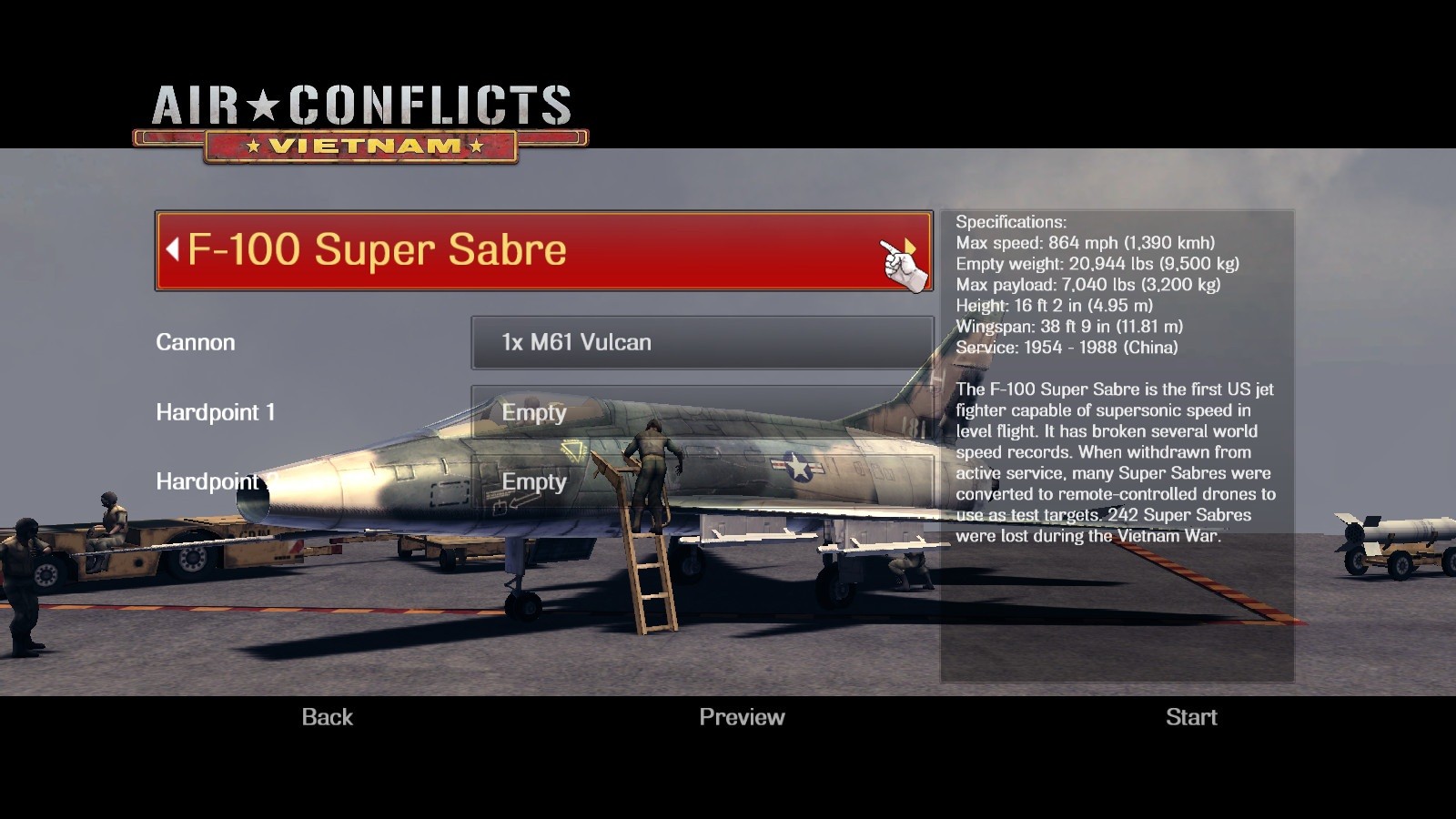Open the Hardpoint 1 weapon selector
Viewport: 1456px width, 819px height.
(701, 412)
